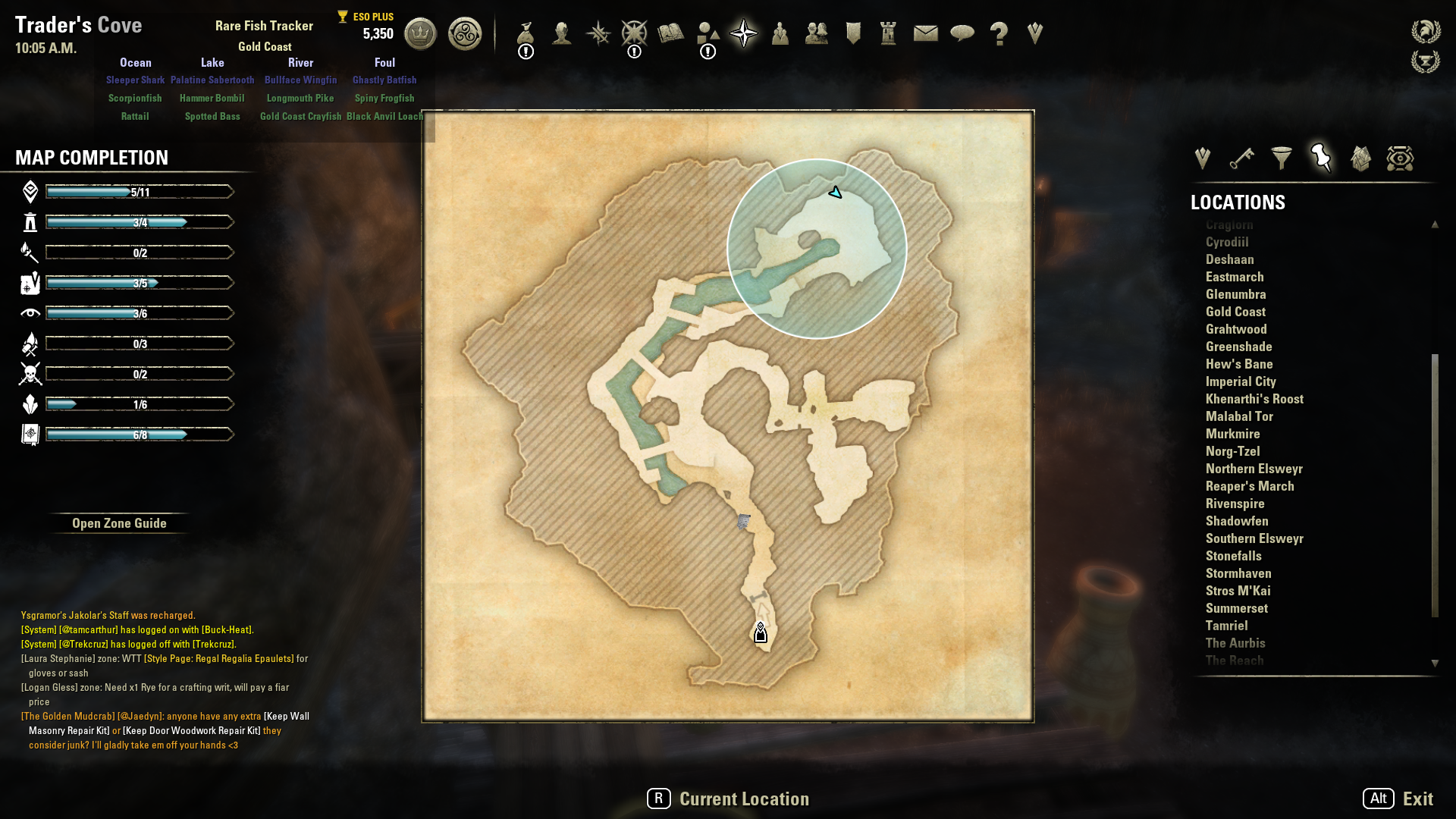This screenshot has width=1456, height=819.
Task: Open the quests chevron tab beside the key
Action: coord(1202,158)
